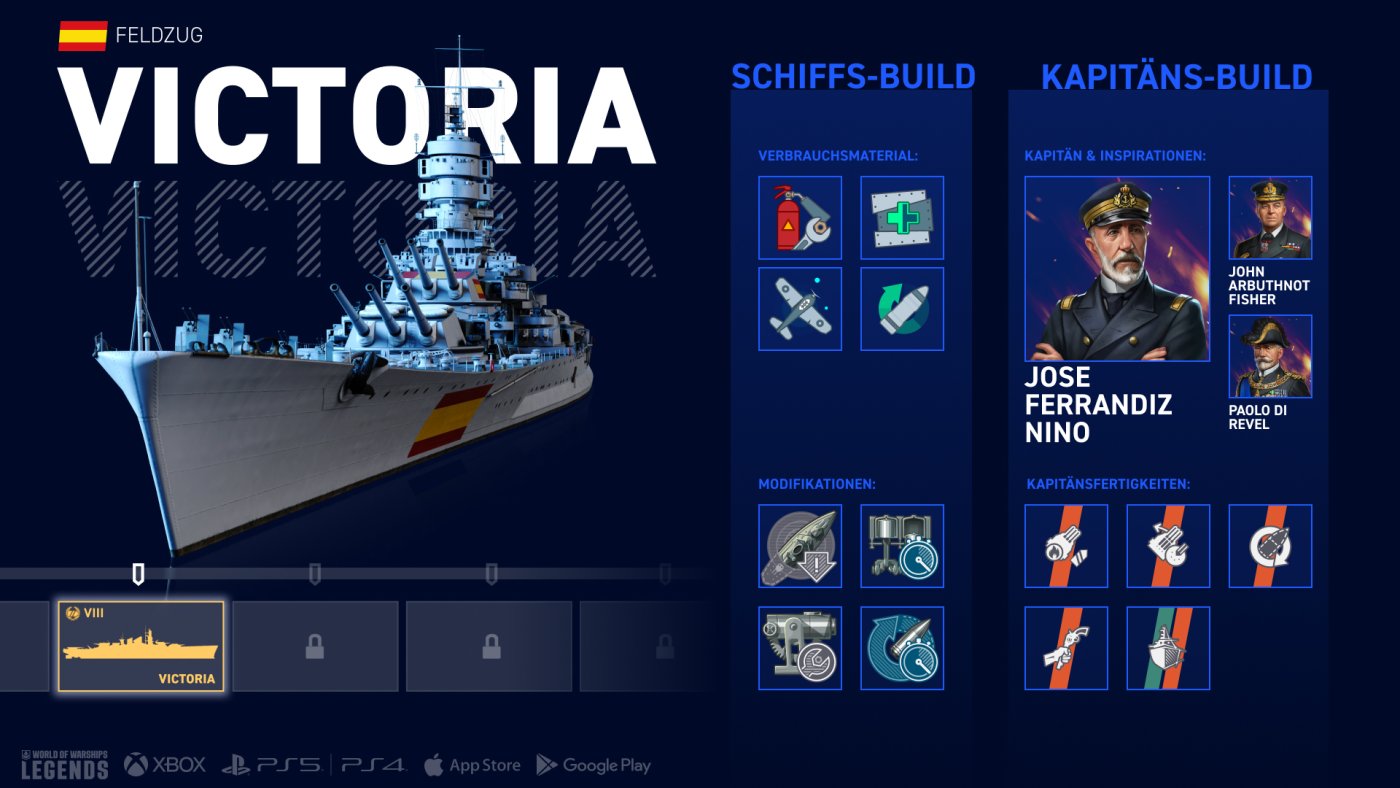Viewport: 1400px width, 788px height.
Task: Choose John Arbuthnot Fisher inspiration portrait
Action: pos(1270,218)
